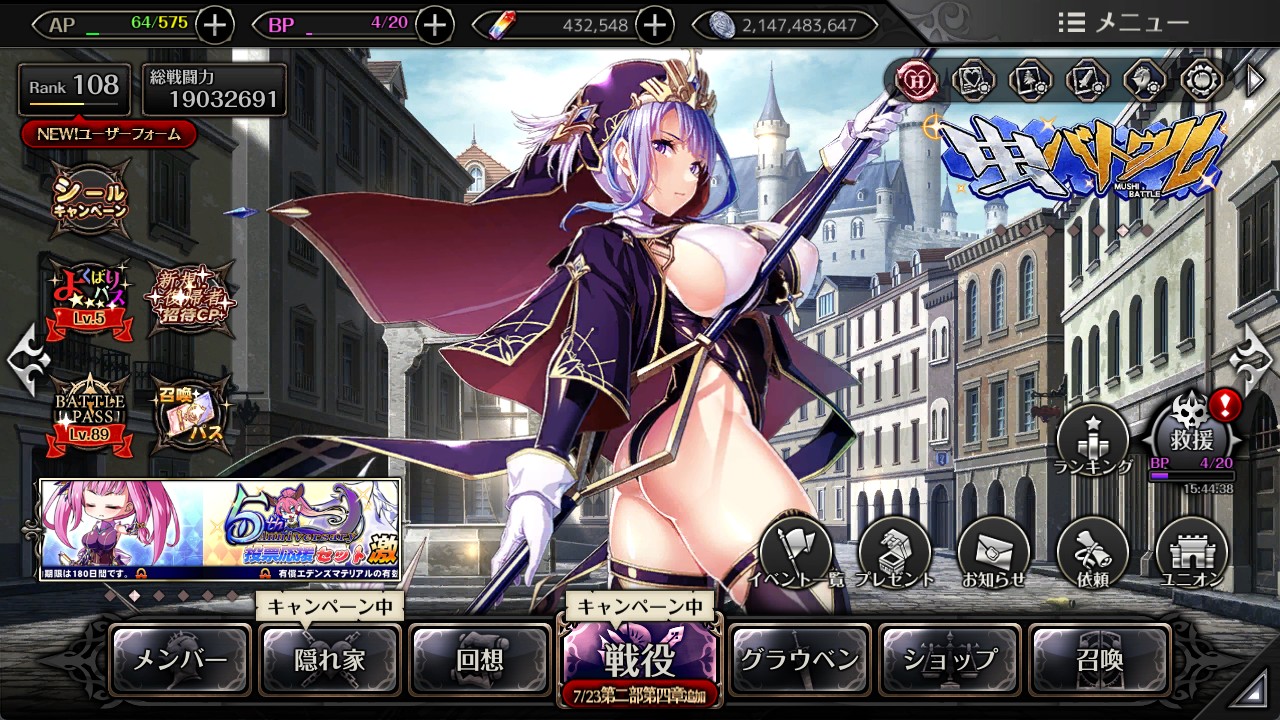Open the 虫バトル event banner
The height and width of the screenshot is (720, 1280).
click(x=1083, y=160)
